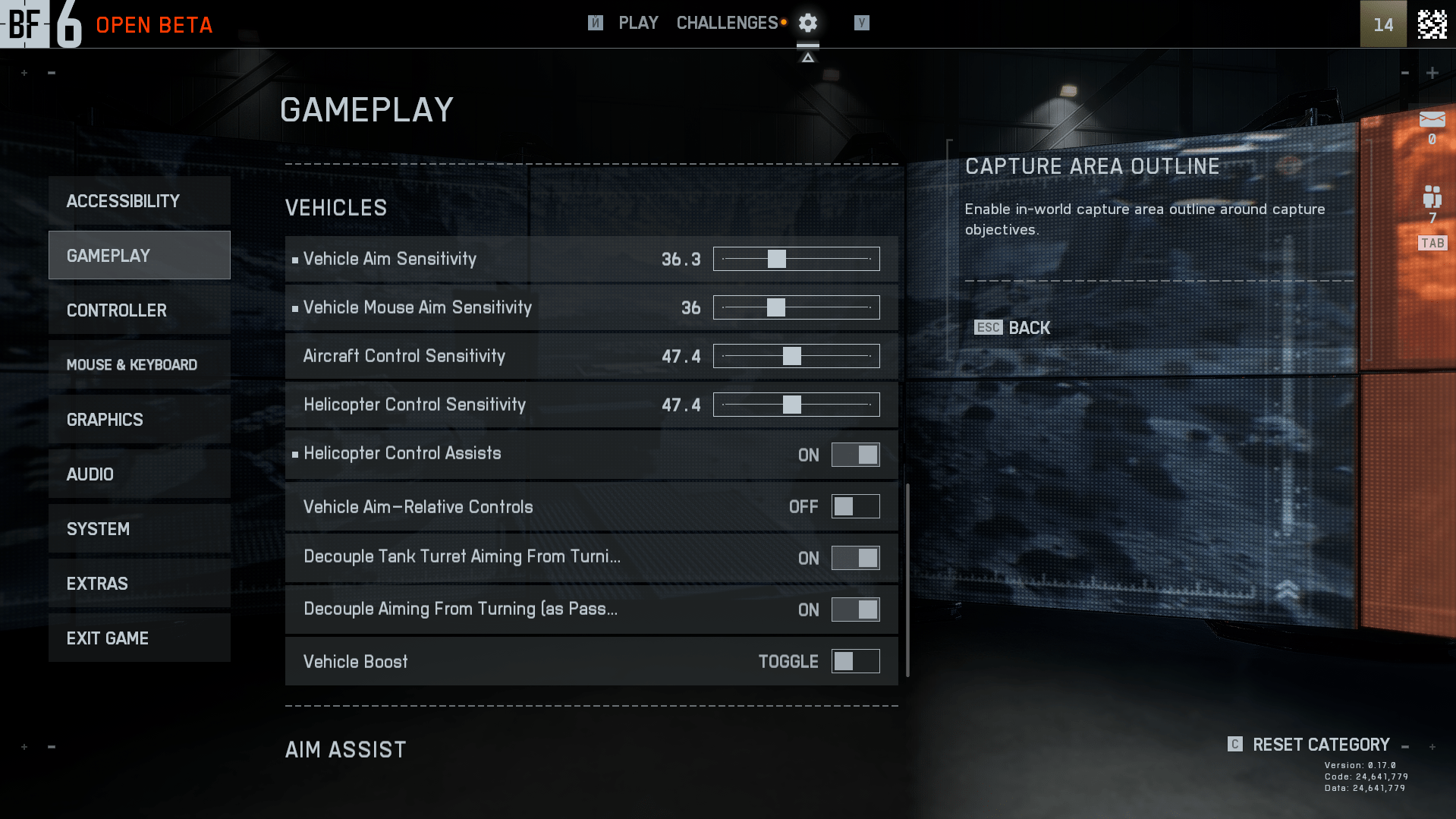The image size is (1456, 819).
Task: Click the Aircraft Control Sensitivity slider
Action: [796, 356]
